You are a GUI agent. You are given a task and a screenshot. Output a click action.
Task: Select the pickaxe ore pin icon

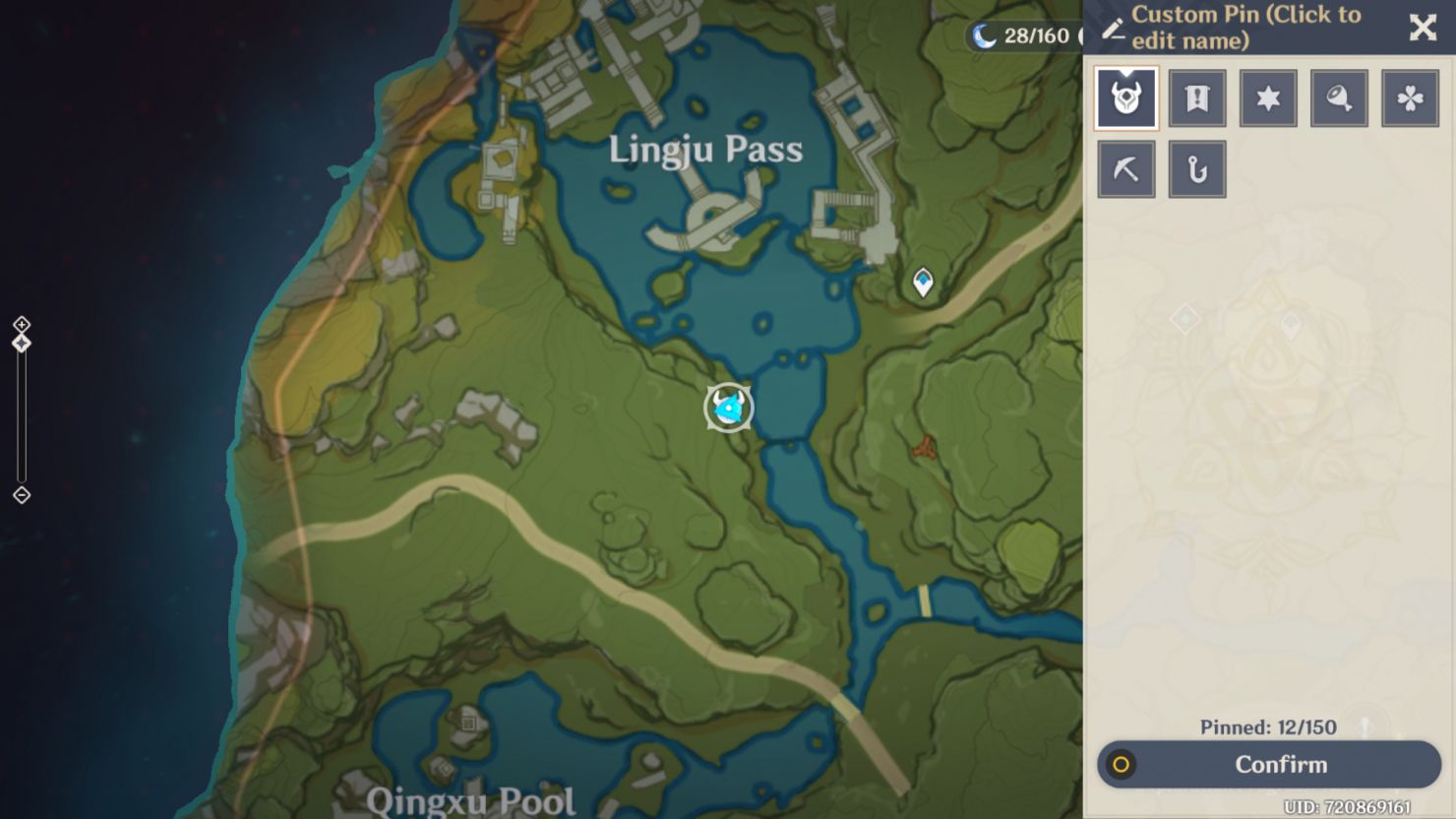[1125, 167]
